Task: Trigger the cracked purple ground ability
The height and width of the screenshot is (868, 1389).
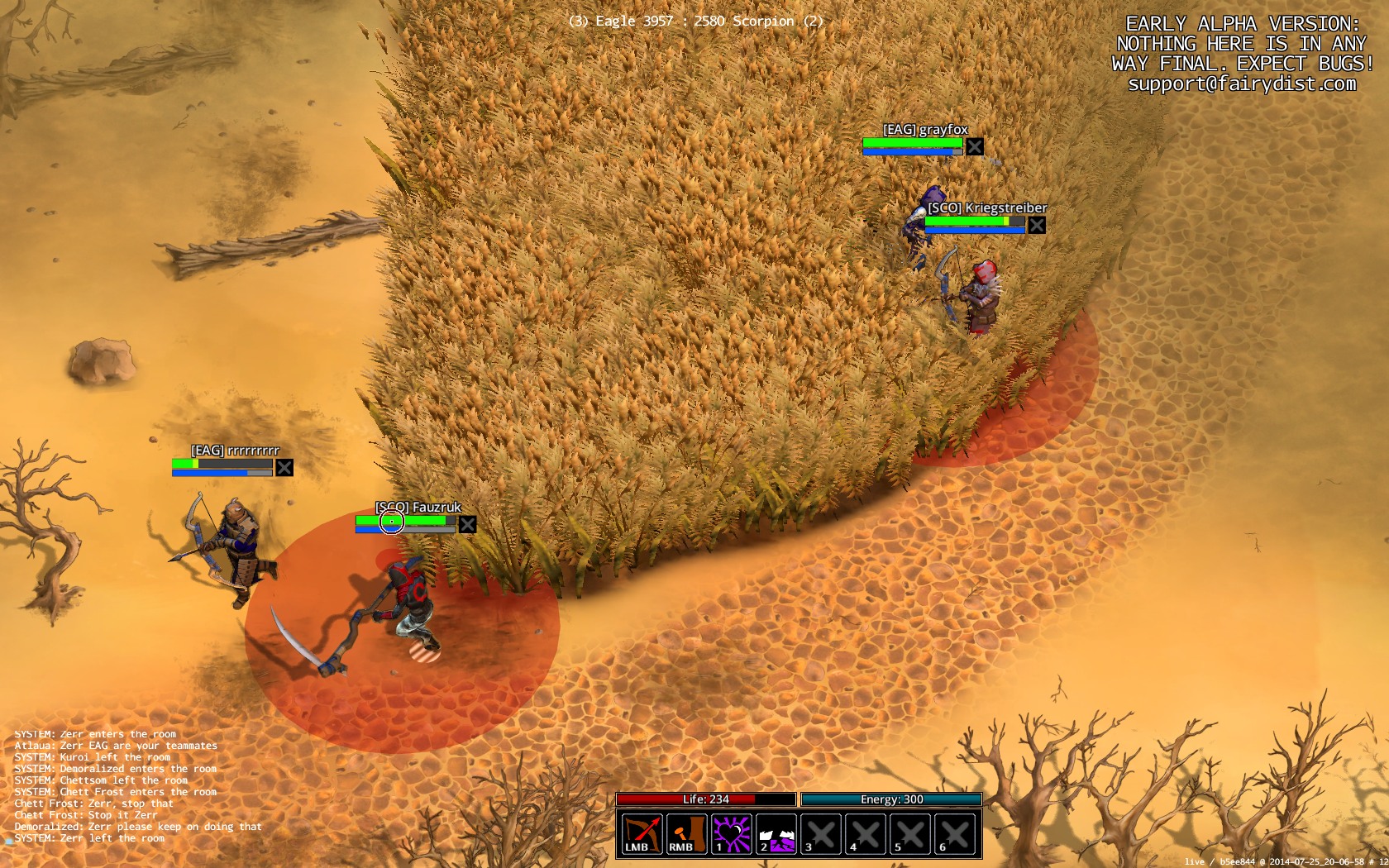Action: tap(776, 833)
